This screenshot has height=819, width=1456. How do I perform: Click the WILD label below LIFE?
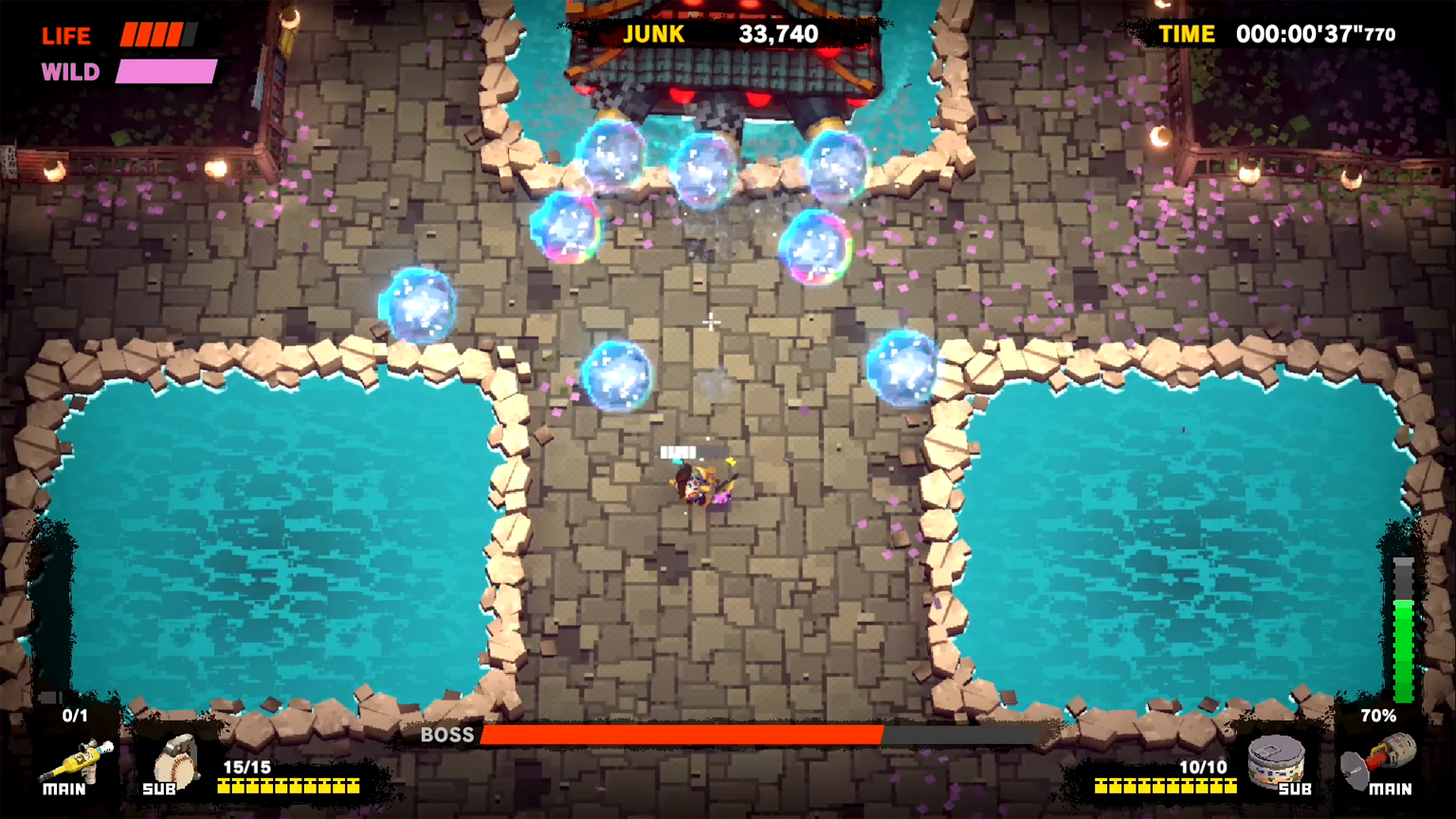coord(69,71)
